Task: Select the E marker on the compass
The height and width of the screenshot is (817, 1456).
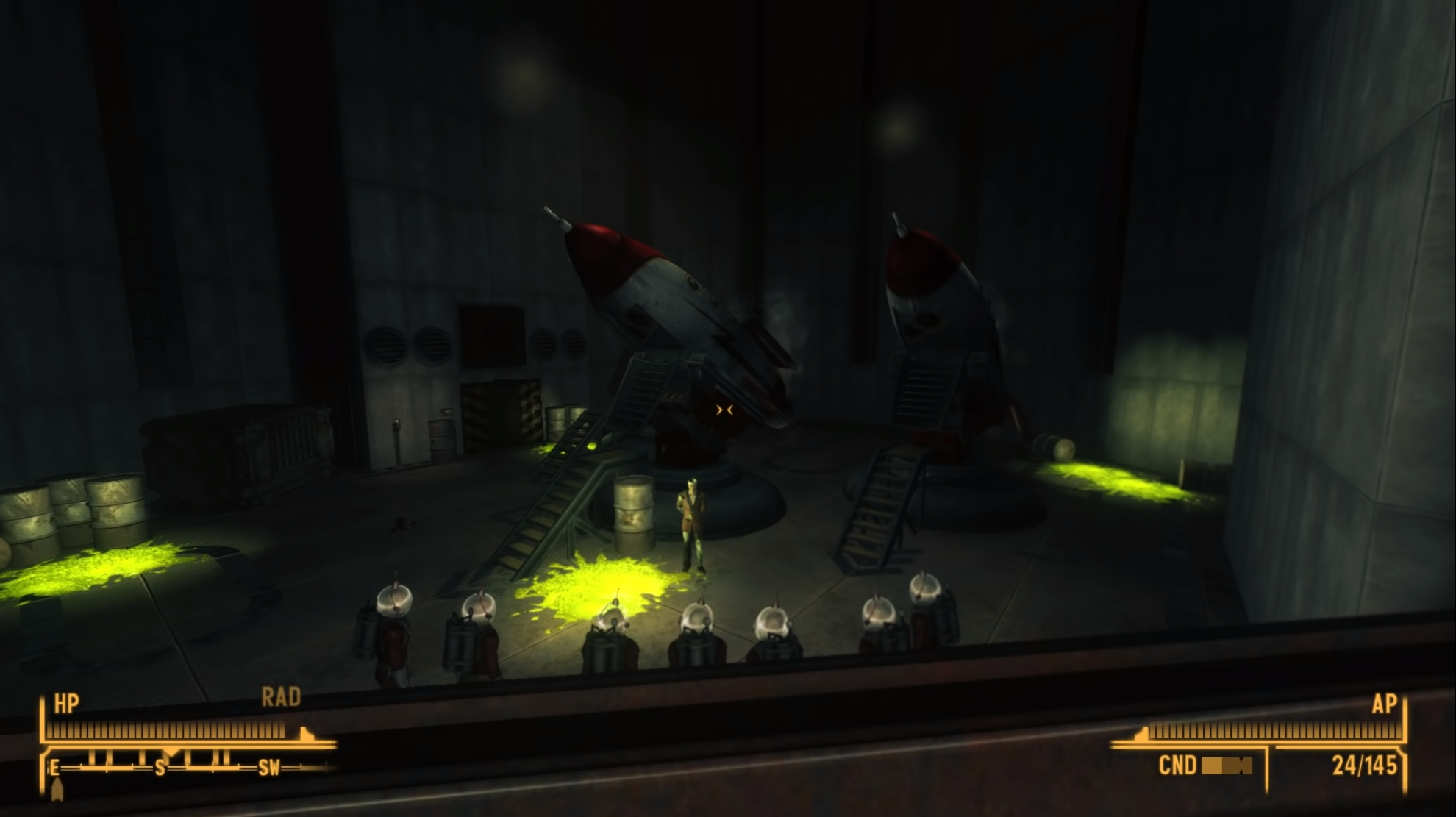Action: (52, 768)
